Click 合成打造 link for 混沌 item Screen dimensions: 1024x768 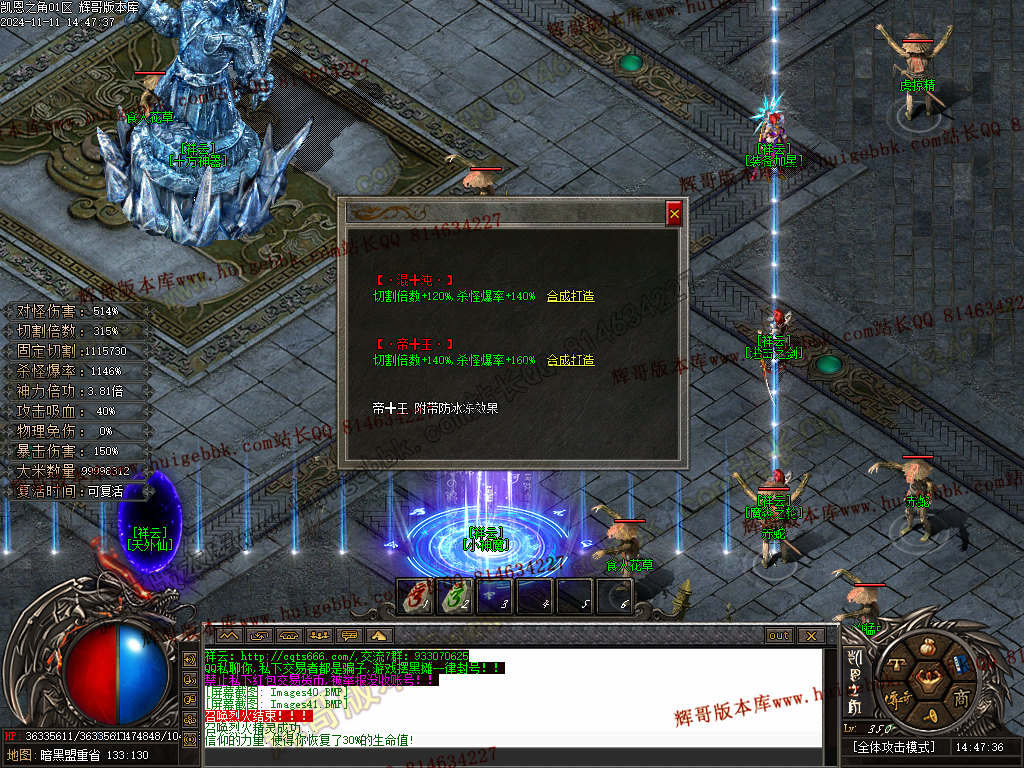pos(570,296)
